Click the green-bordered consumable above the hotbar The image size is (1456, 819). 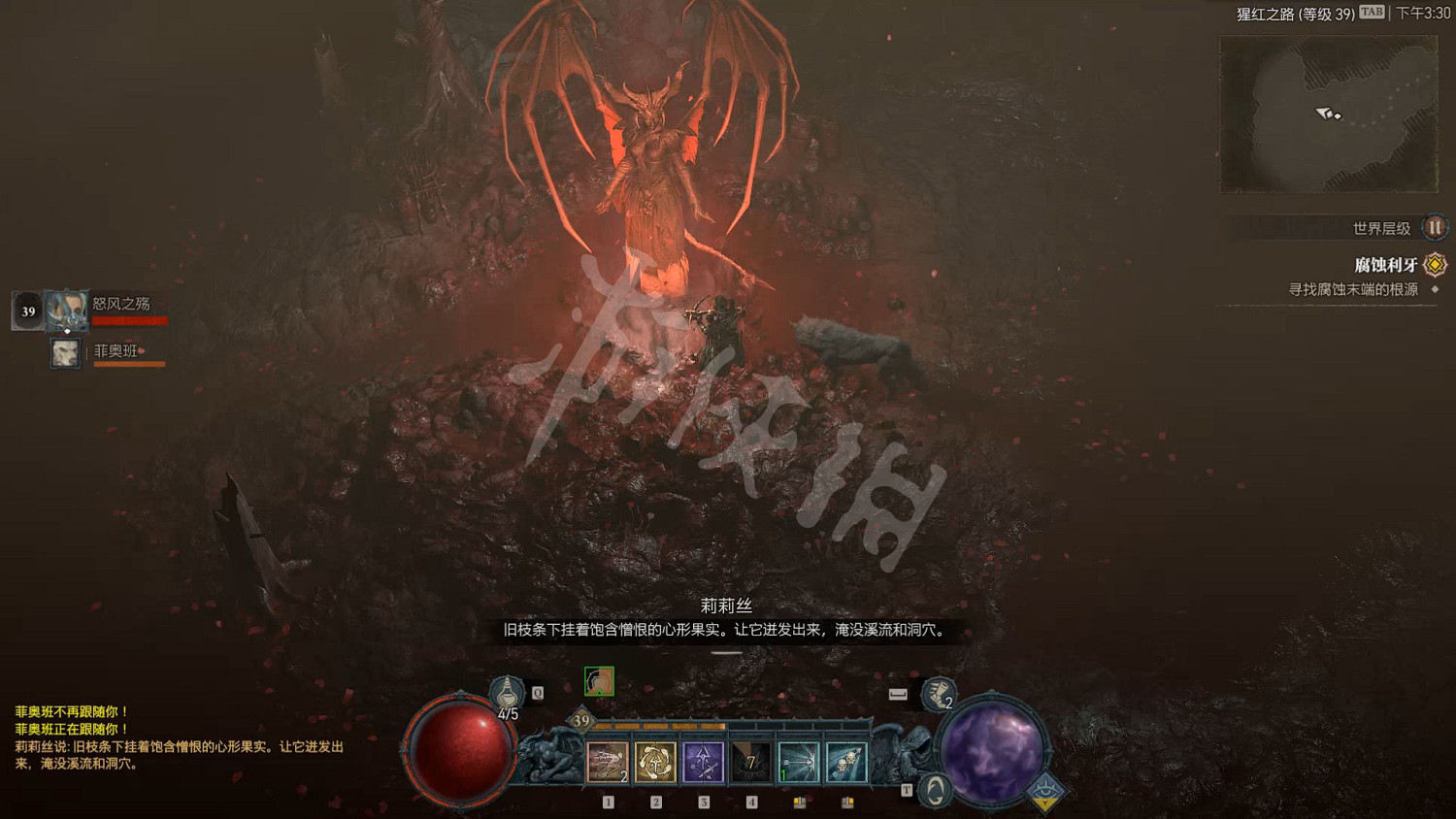pyautogui.click(x=598, y=682)
